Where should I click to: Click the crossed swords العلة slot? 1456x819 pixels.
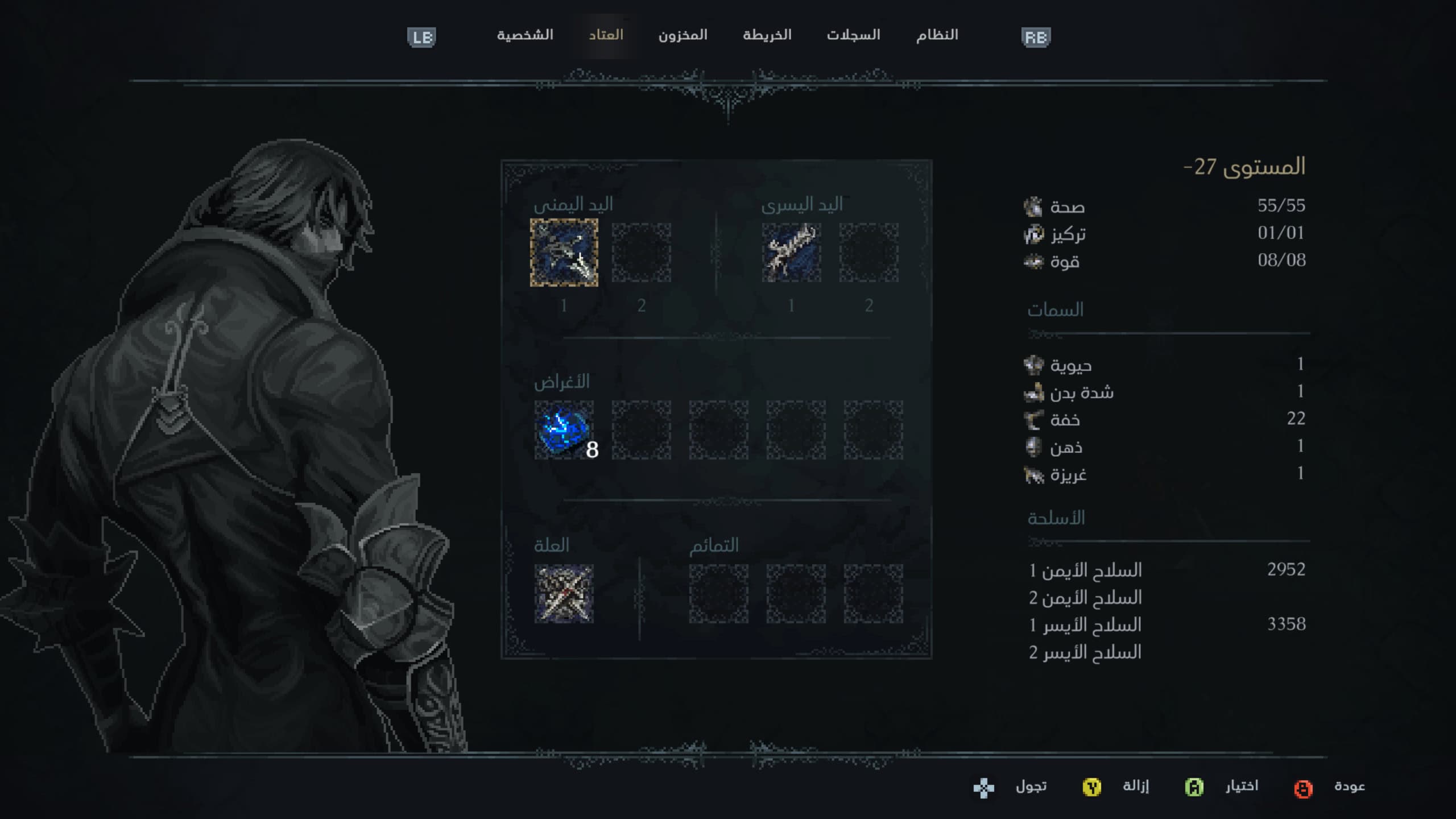click(x=564, y=594)
